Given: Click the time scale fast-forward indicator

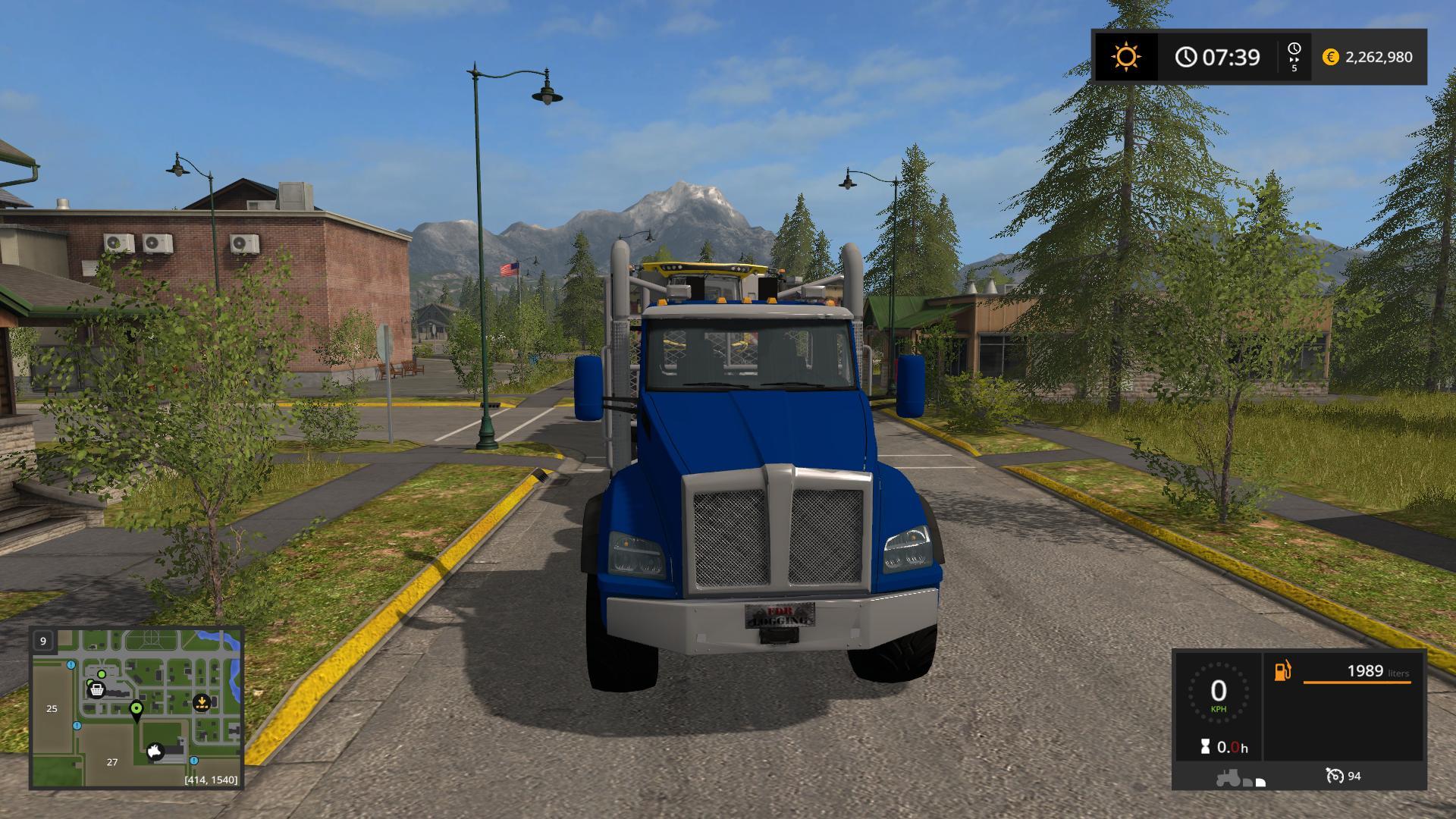Looking at the screenshot, I should 1294,57.
